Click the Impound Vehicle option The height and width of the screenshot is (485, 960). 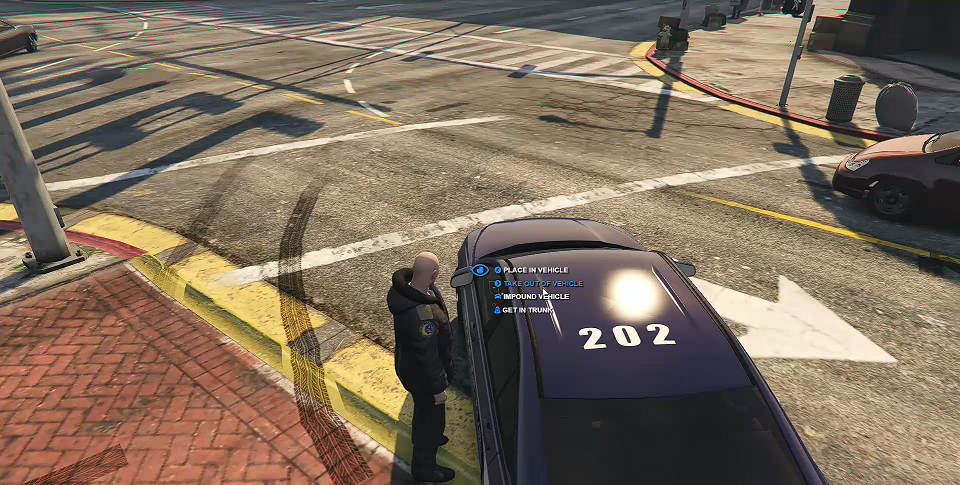[535, 297]
